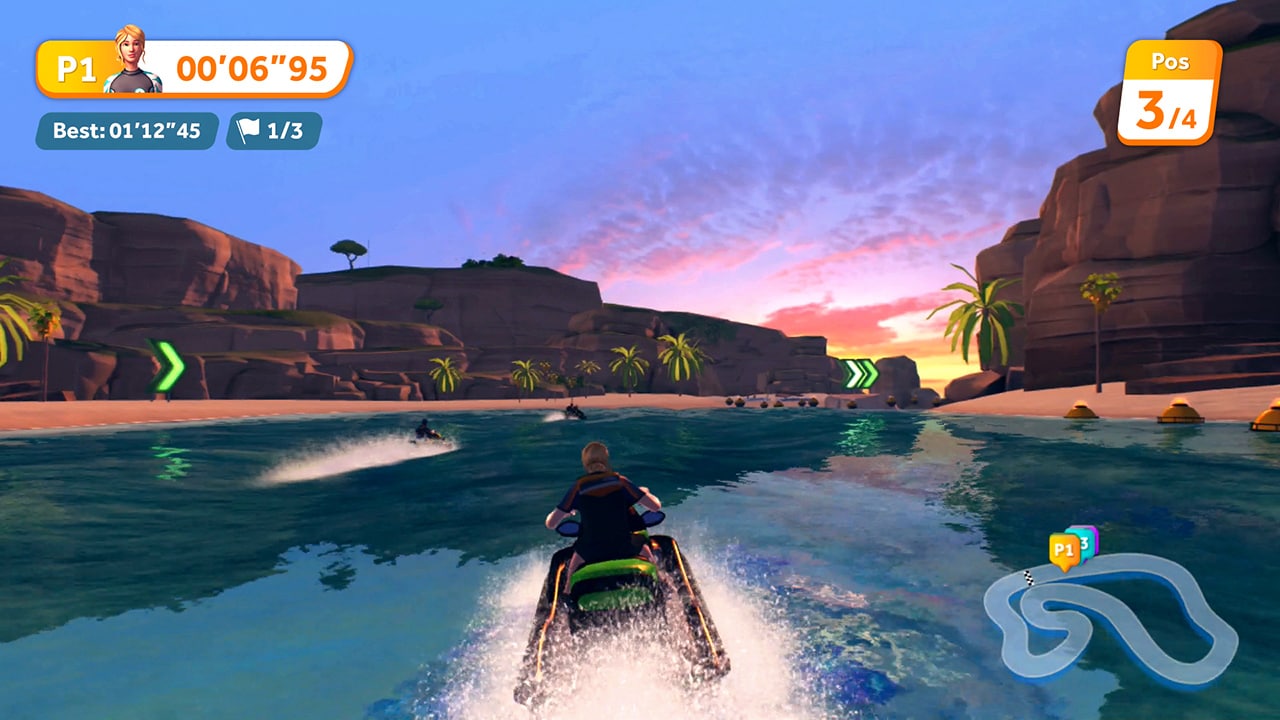The height and width of the screenshot is (720, 1280).
Task: Open the Pos 3/4 position panel
Action: tap(1170, 92)
